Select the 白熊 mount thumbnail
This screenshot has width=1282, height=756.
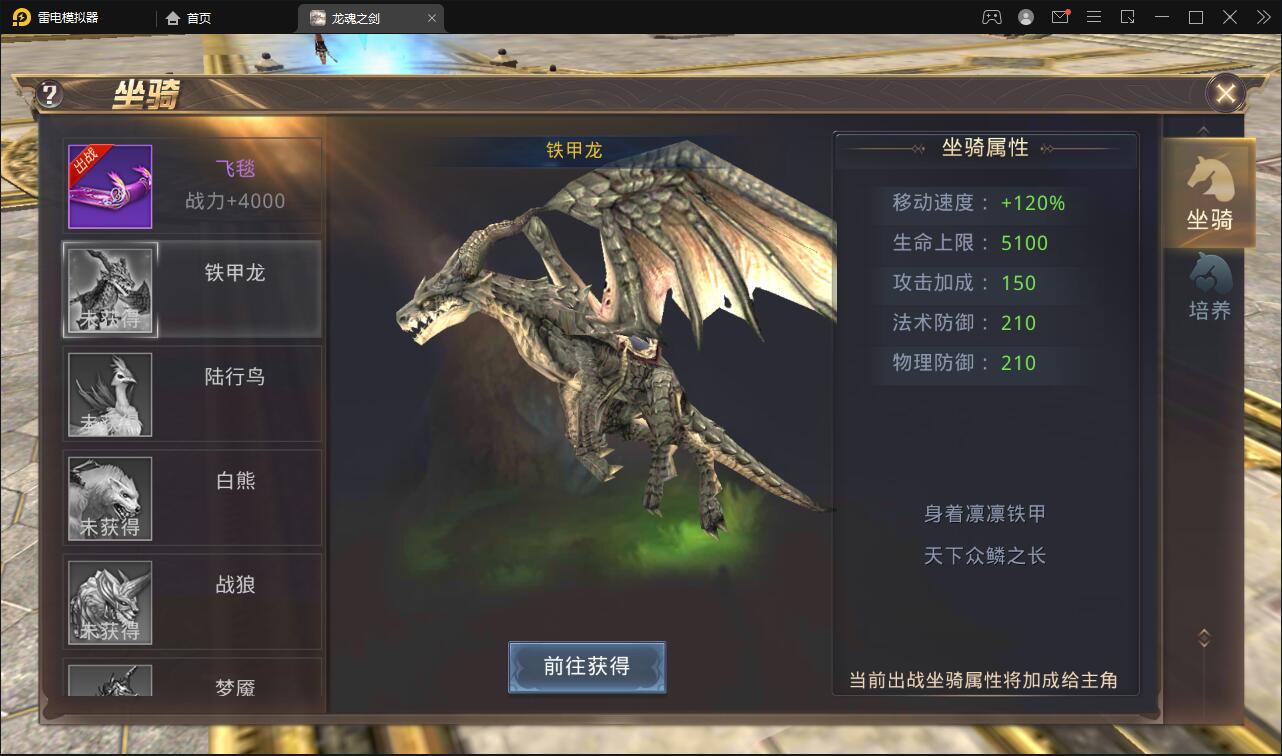[x=110, y=498]
